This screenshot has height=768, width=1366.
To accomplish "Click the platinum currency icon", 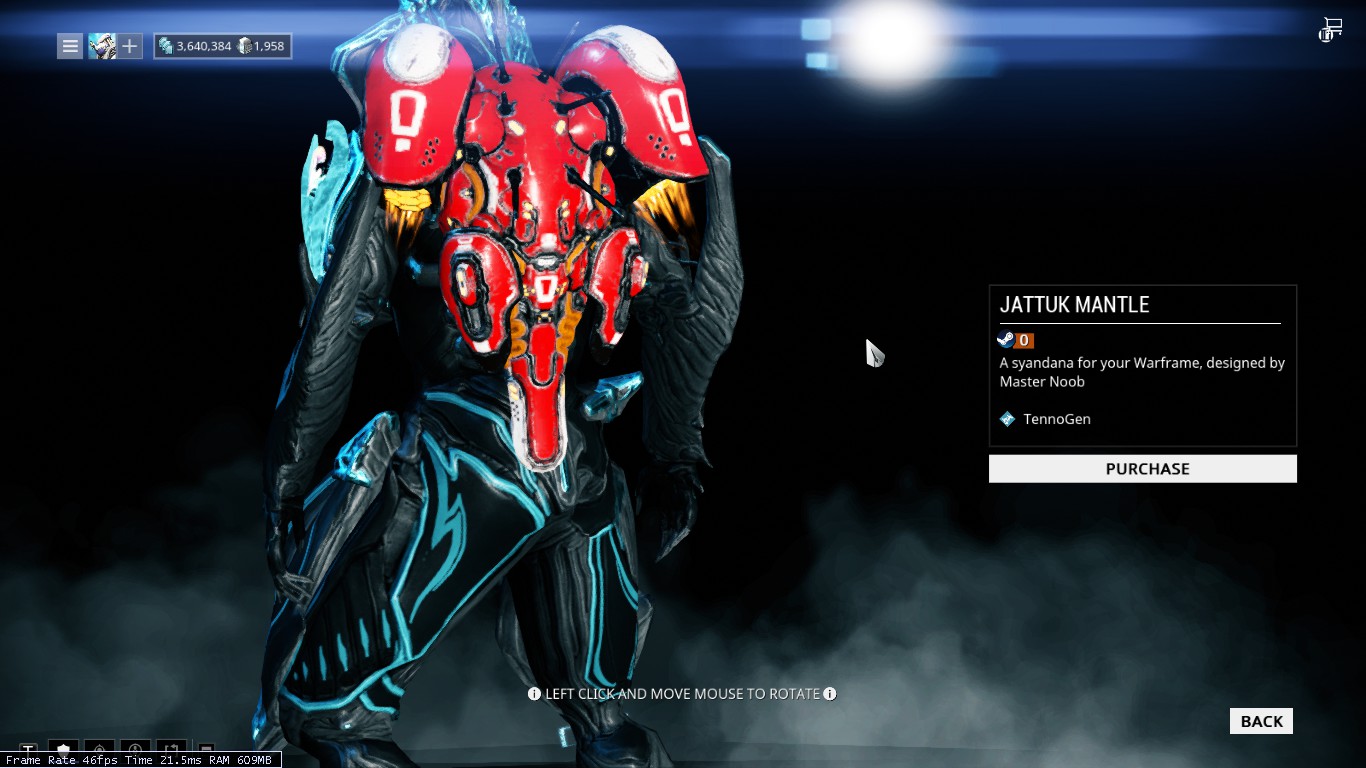I will tap(245, 46).
